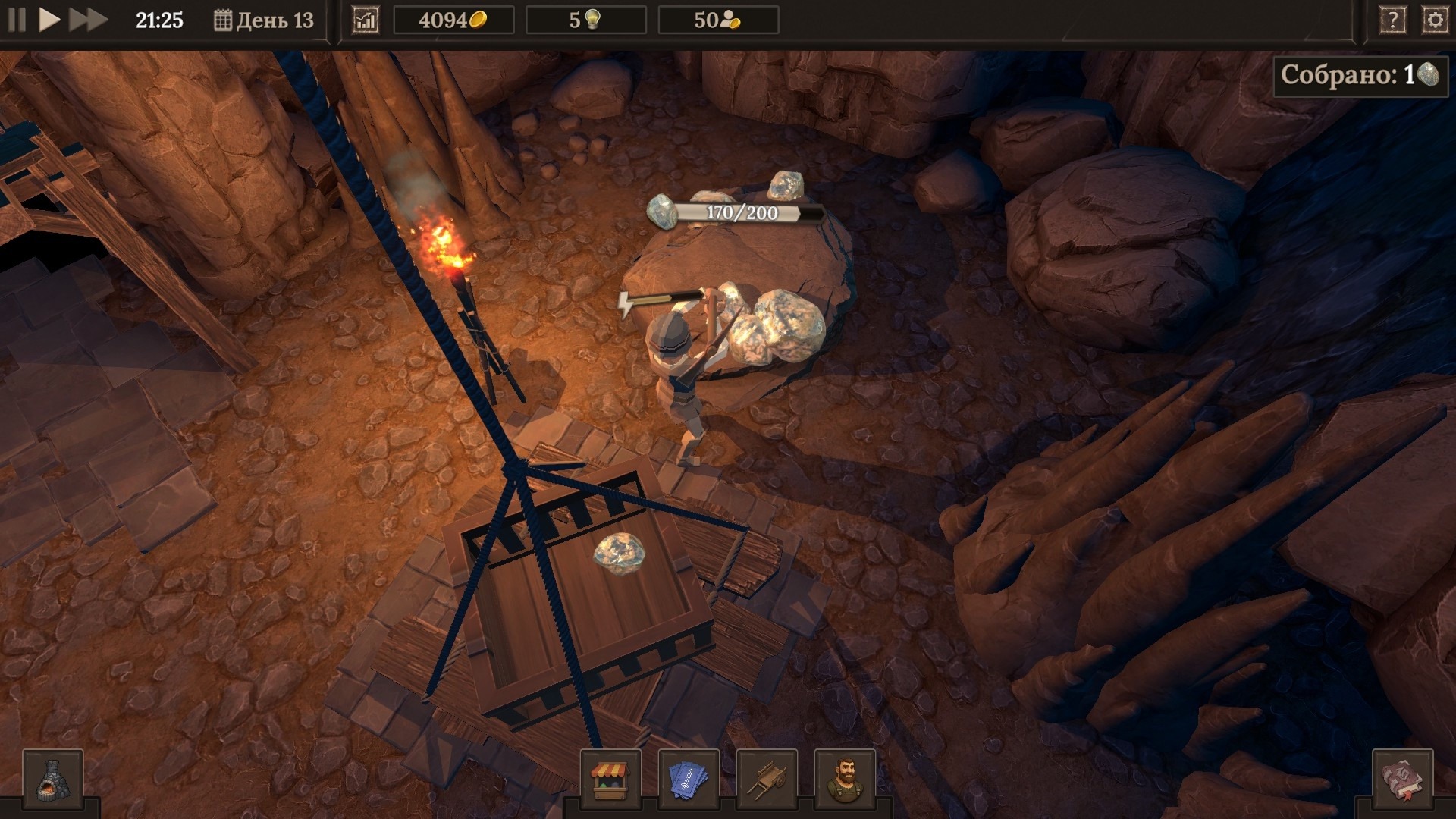Set game speed to normal play
The width and height of the screenshot is (1456, 819).
coord(49,20)
